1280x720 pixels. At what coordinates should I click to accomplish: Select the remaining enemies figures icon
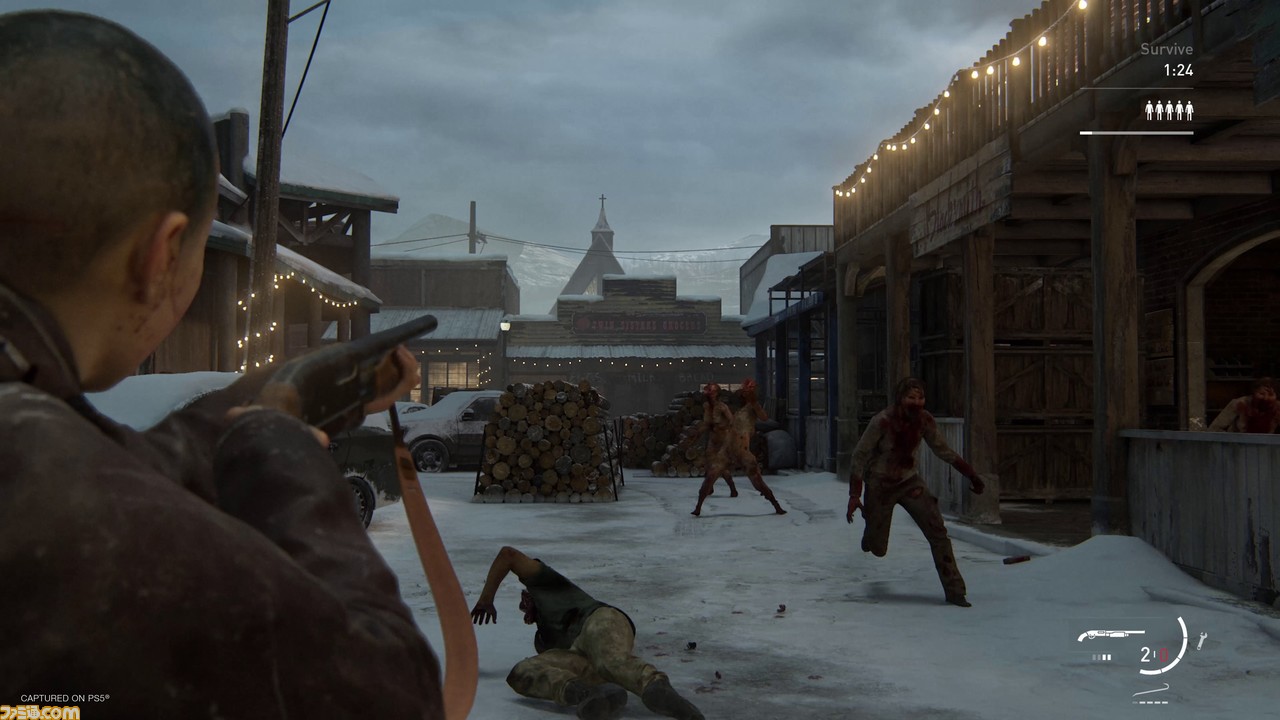1169,110
